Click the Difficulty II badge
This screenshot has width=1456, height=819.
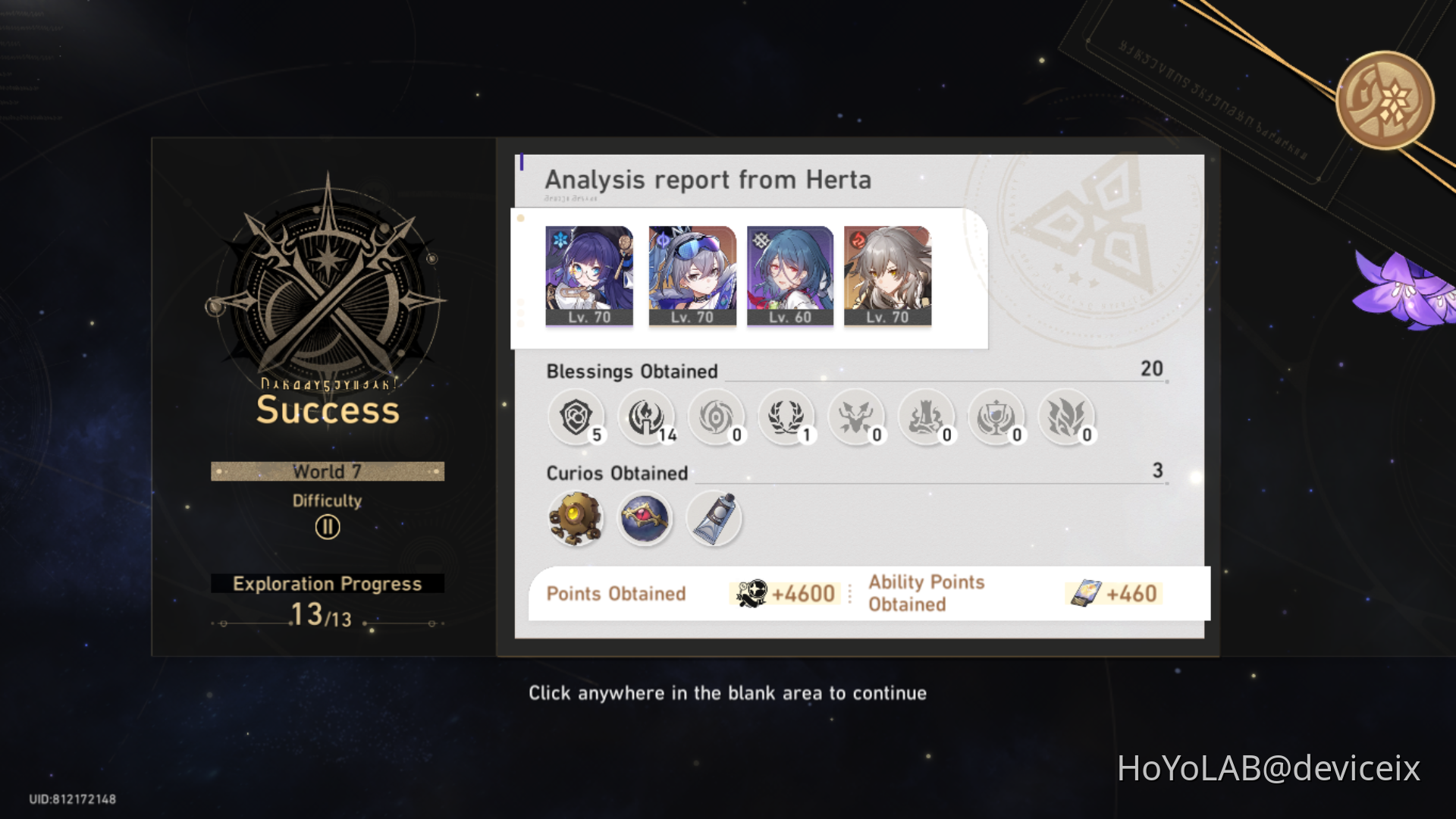pyautogui.click(x=327, y=526)
